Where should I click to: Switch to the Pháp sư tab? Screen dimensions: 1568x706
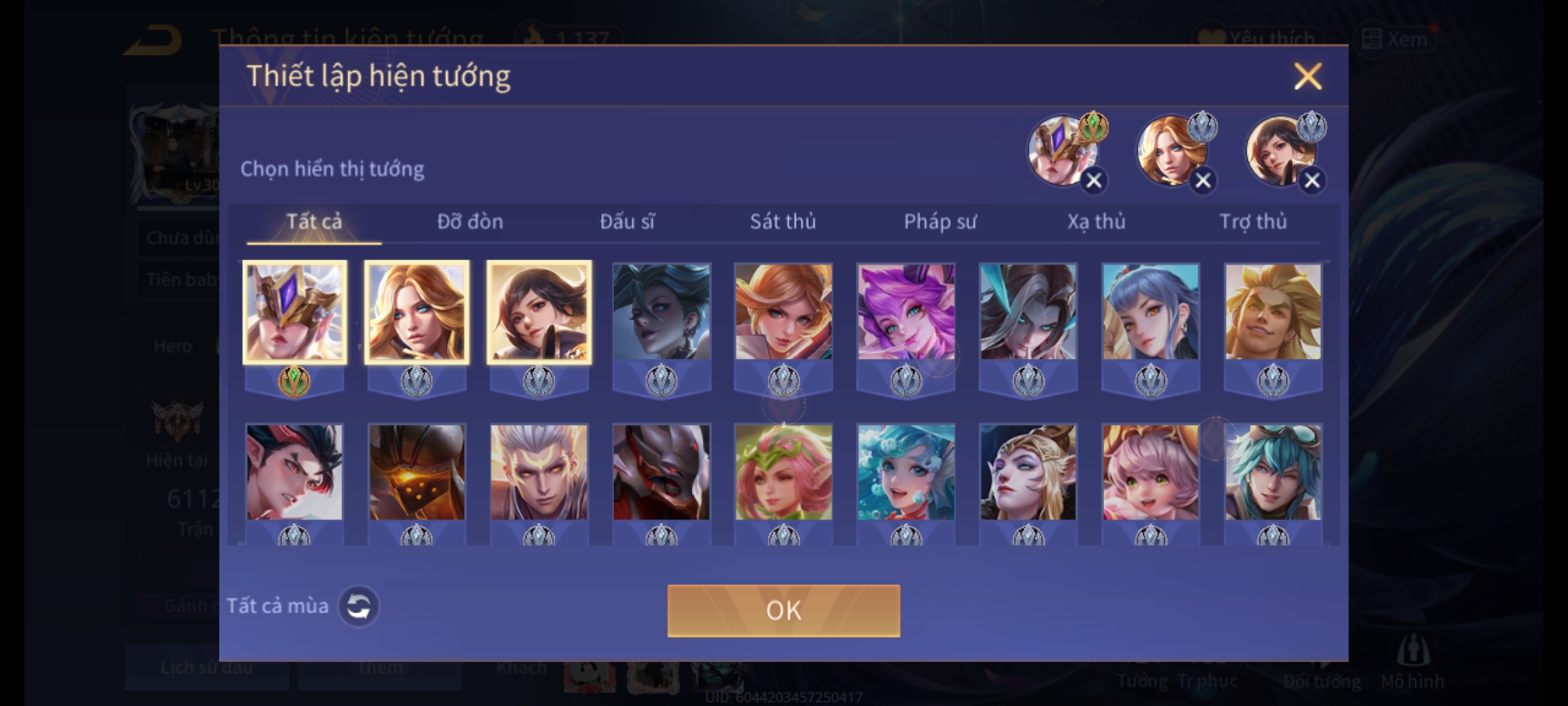pyautogui.click(x=939, y=222)
